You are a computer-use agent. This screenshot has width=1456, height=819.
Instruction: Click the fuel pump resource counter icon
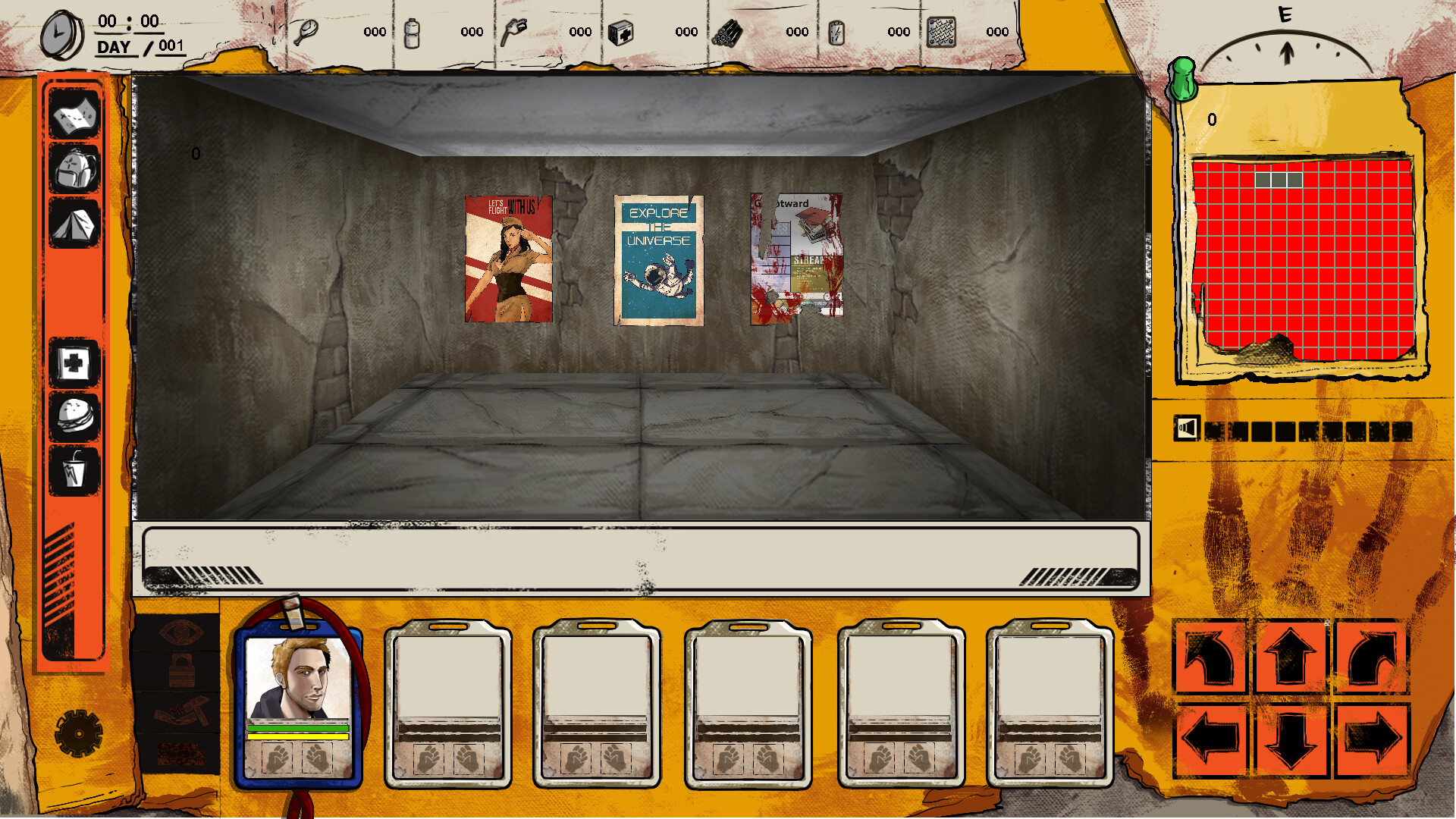pyautogui.click(x=516, y=30)
